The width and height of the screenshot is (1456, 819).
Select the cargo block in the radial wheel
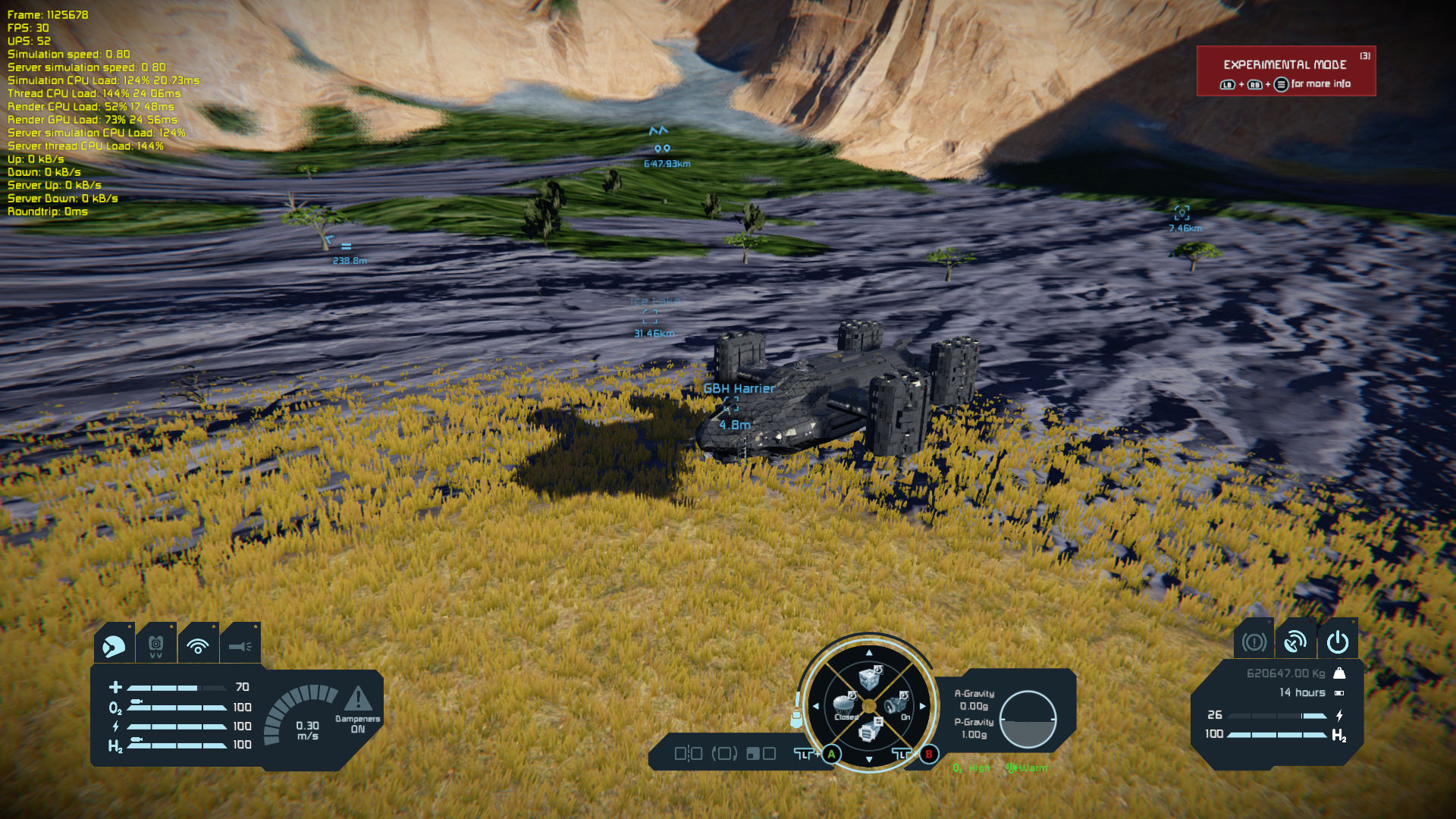(870, 677)
